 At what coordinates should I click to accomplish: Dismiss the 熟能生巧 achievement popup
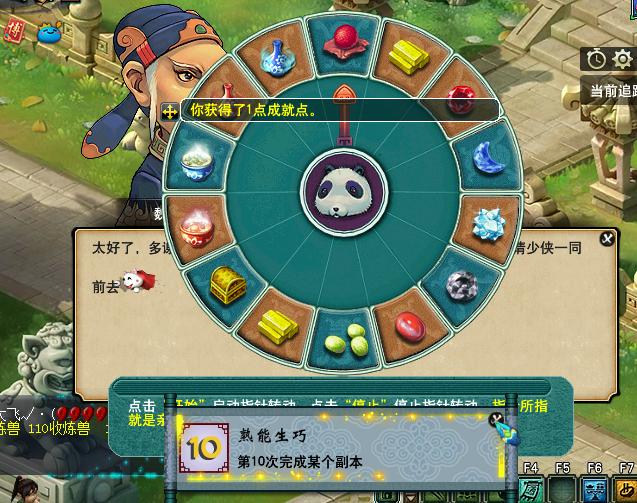(496, 420)
